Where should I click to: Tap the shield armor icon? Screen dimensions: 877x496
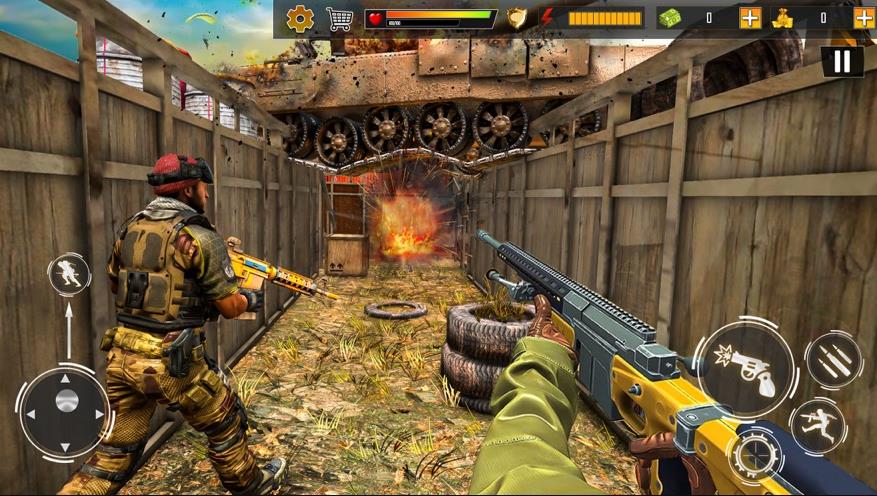coord(517,18)
